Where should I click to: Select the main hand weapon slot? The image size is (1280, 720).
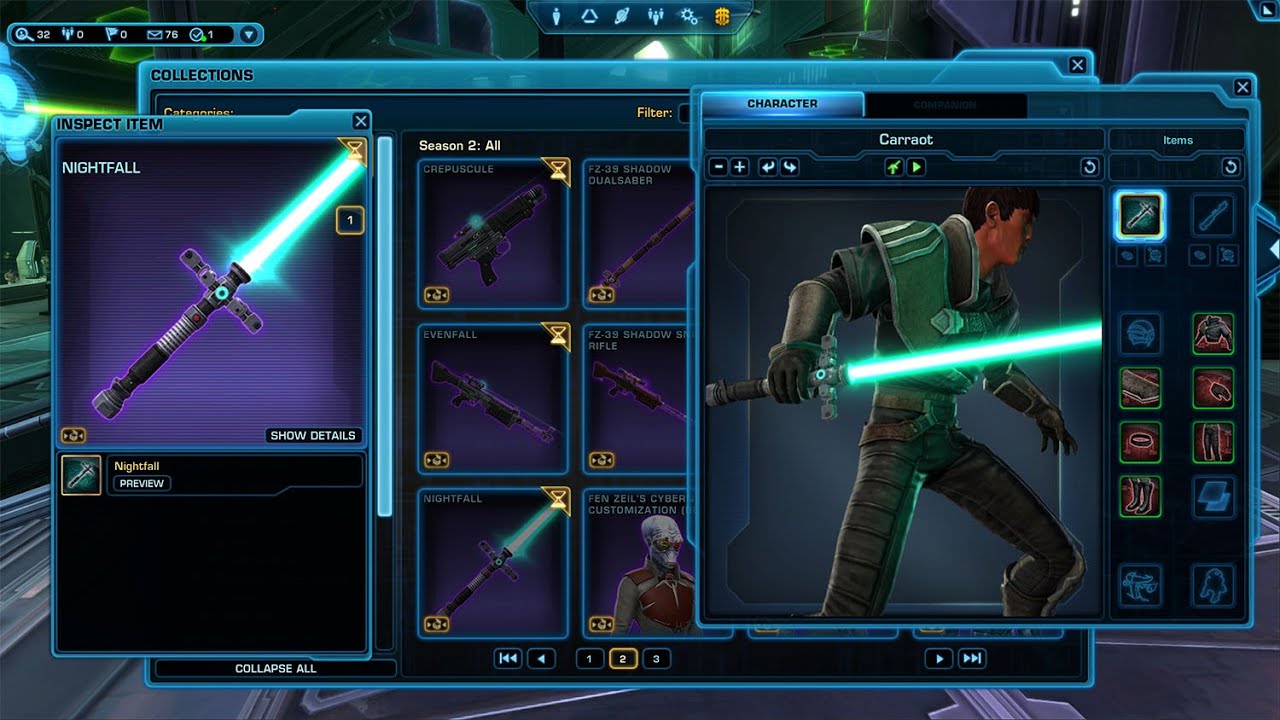[x=1139, y=215]
